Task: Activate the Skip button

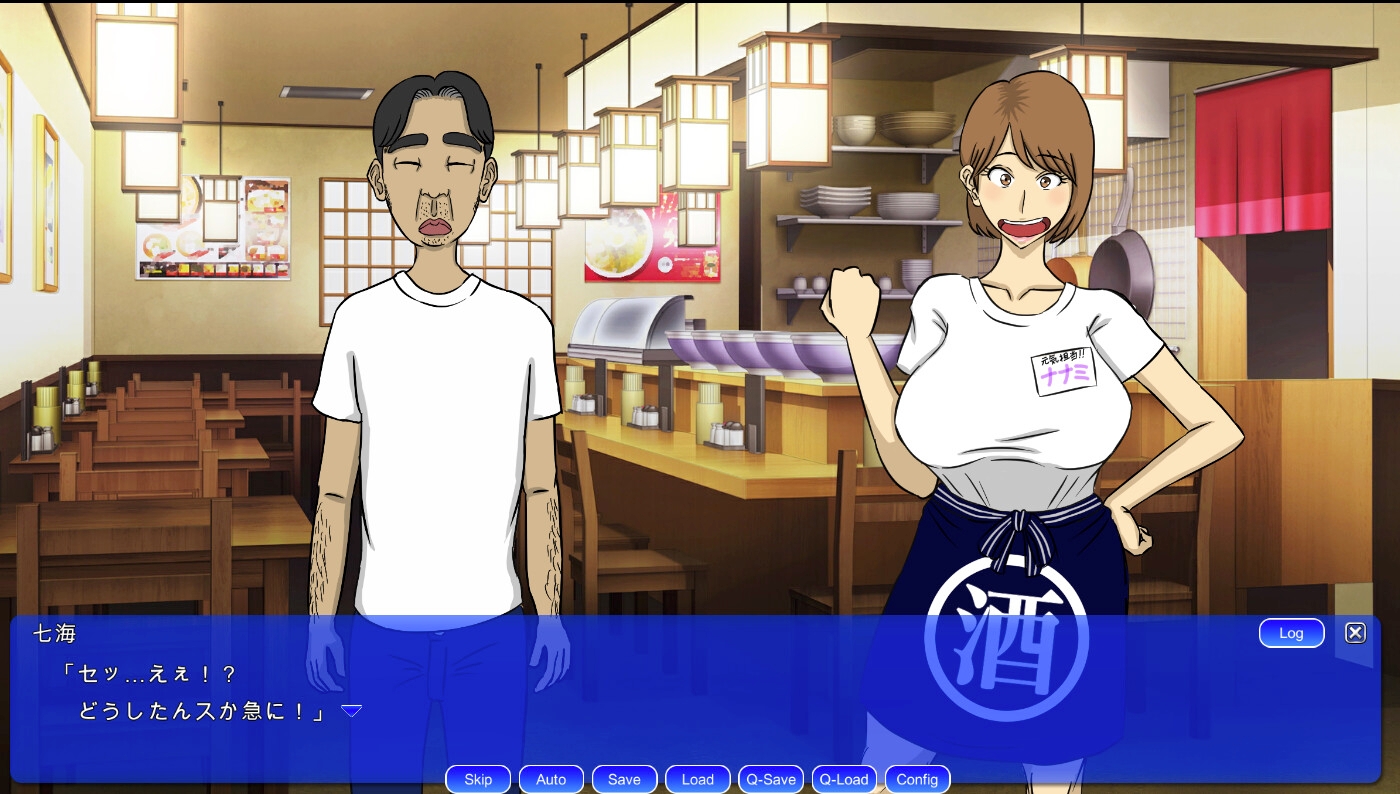Action: pyautogui.click(x=478, y=780)
